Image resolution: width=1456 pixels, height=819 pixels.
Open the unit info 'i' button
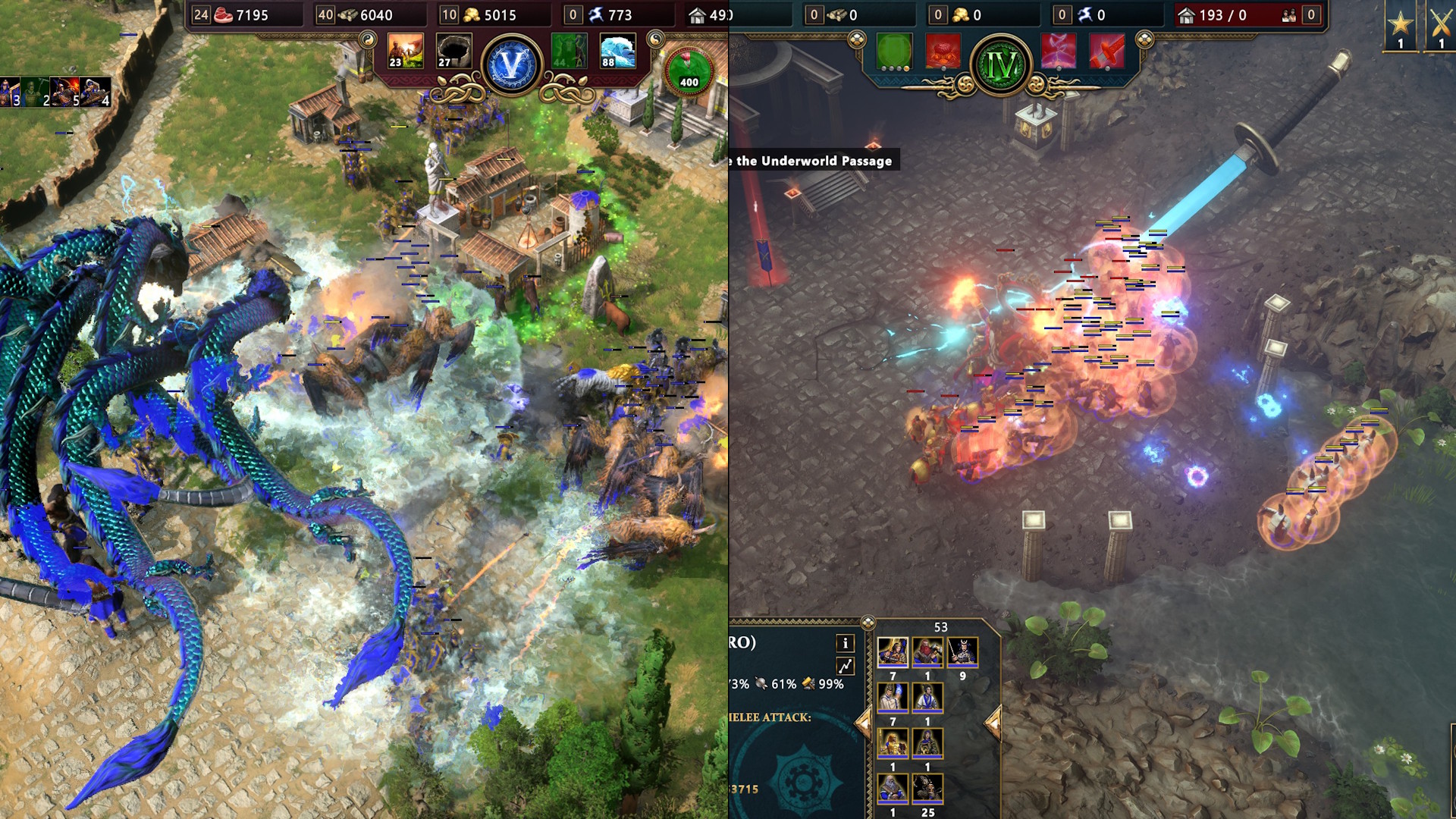pyautogui.click(x=845, y=644)
